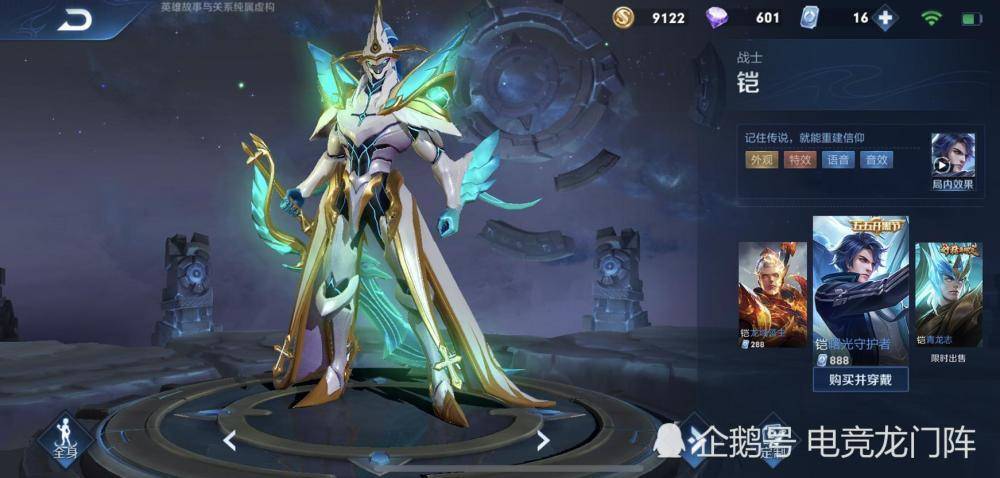Rotate the hero with the left arrow
Image resolution: width=1000 pixels, height=478 pixels.
point(229,440)
